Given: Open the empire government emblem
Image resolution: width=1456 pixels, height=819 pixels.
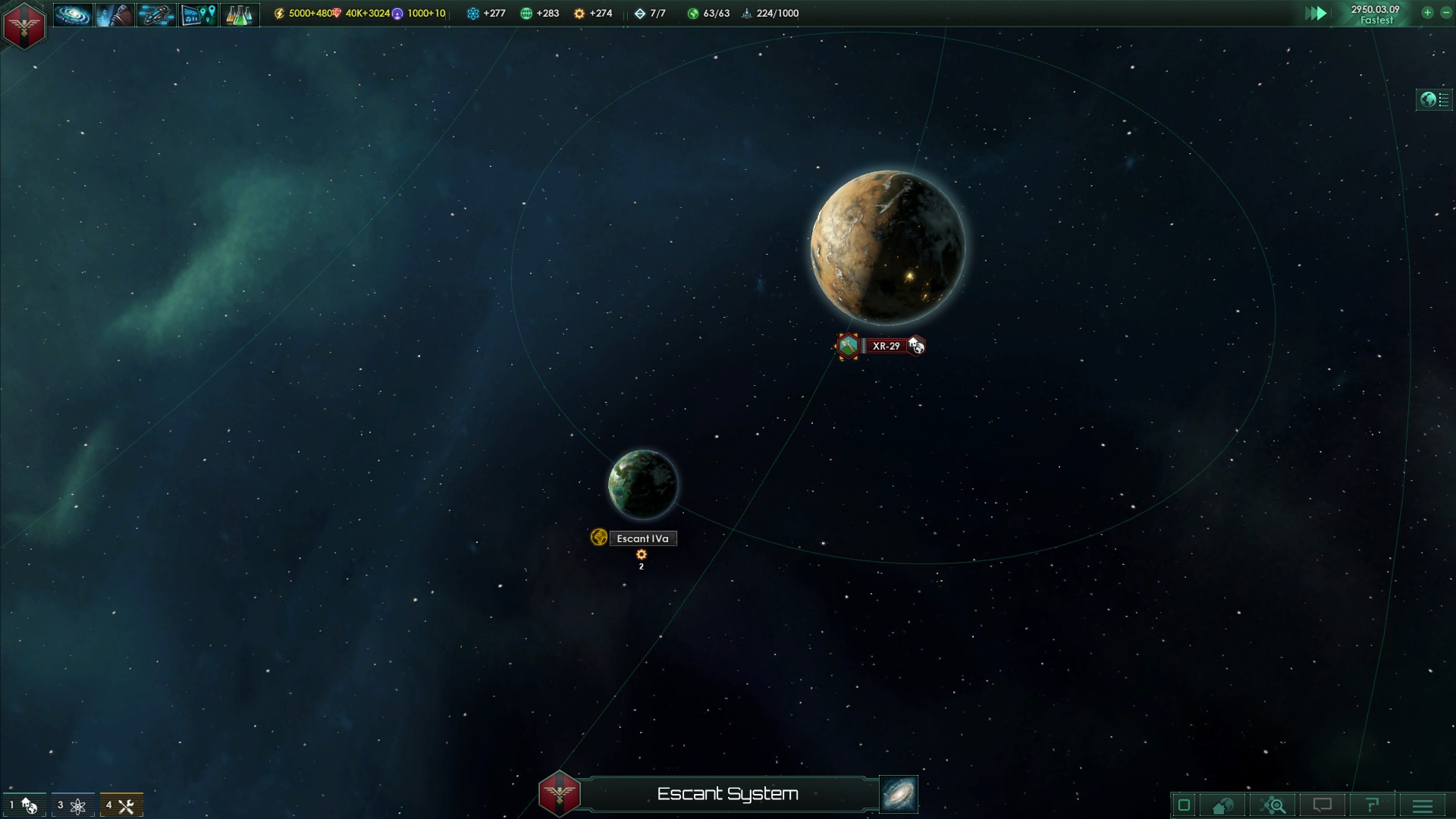Looking at the screenshot, I should tap(24, 25).
